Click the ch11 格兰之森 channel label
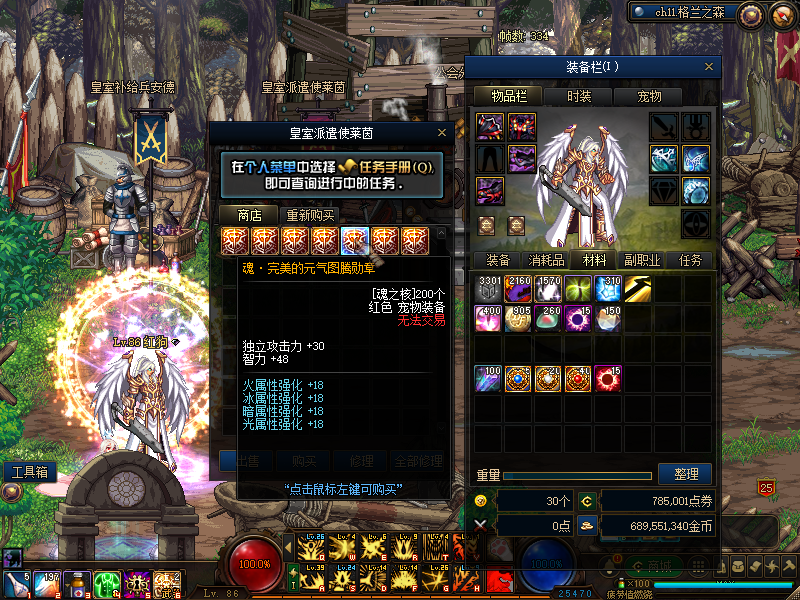 690,12
